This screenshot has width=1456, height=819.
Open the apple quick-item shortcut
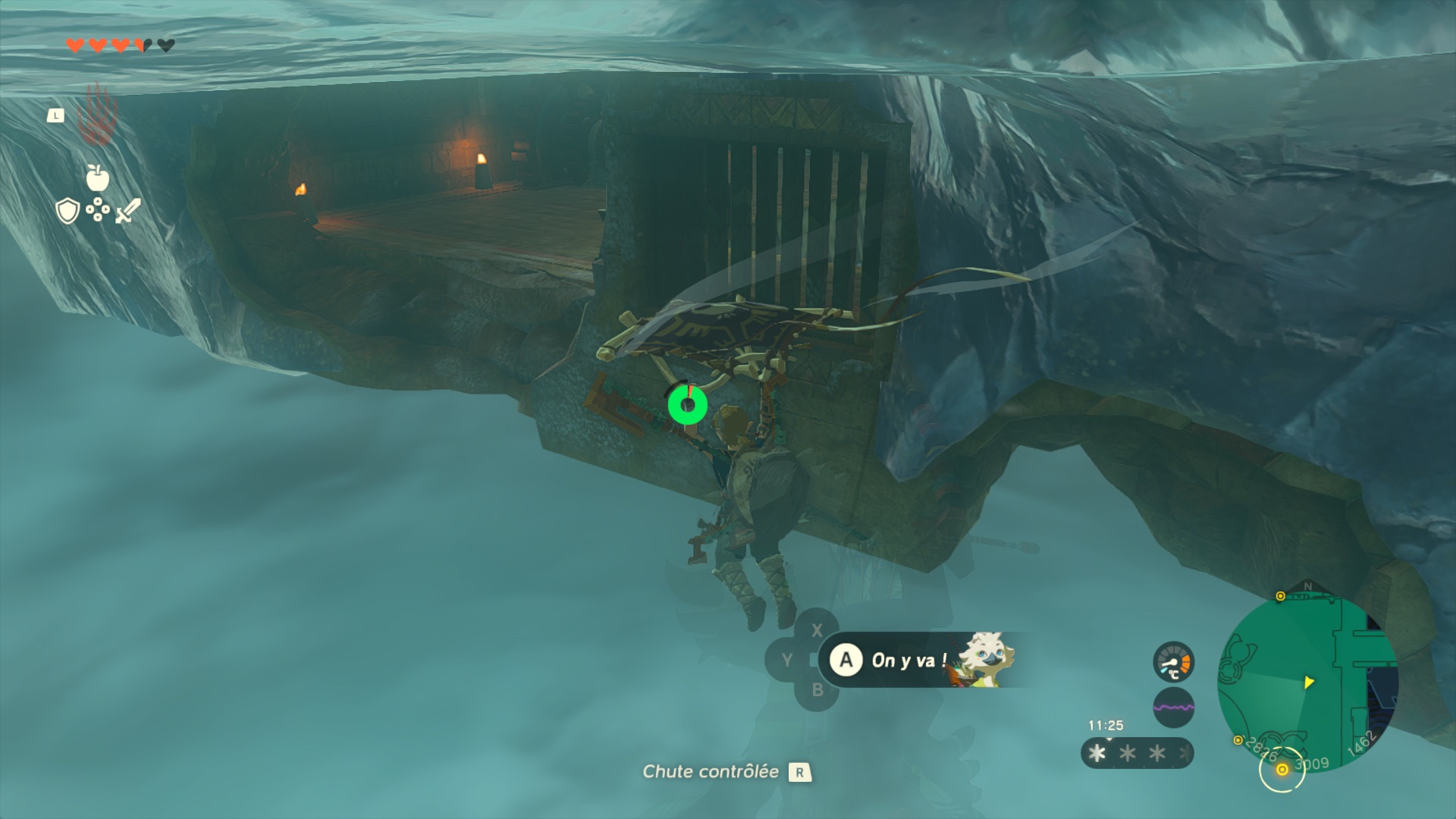(x=98, y=178)
